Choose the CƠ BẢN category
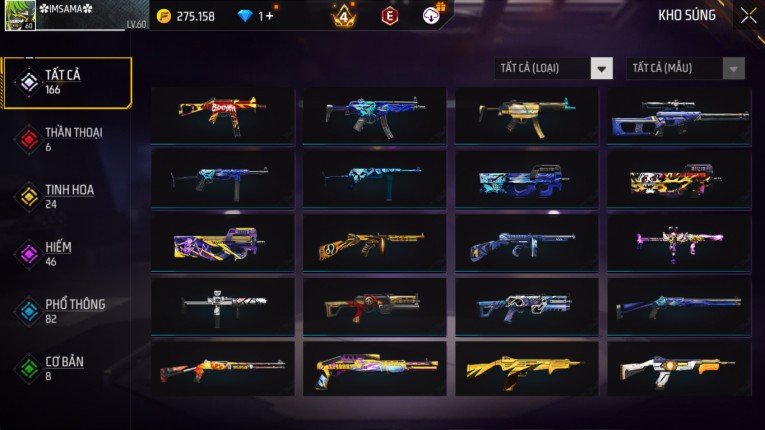The width and height of the screenshot is (765, 430). pyautogui.click(x=66, y=367)
